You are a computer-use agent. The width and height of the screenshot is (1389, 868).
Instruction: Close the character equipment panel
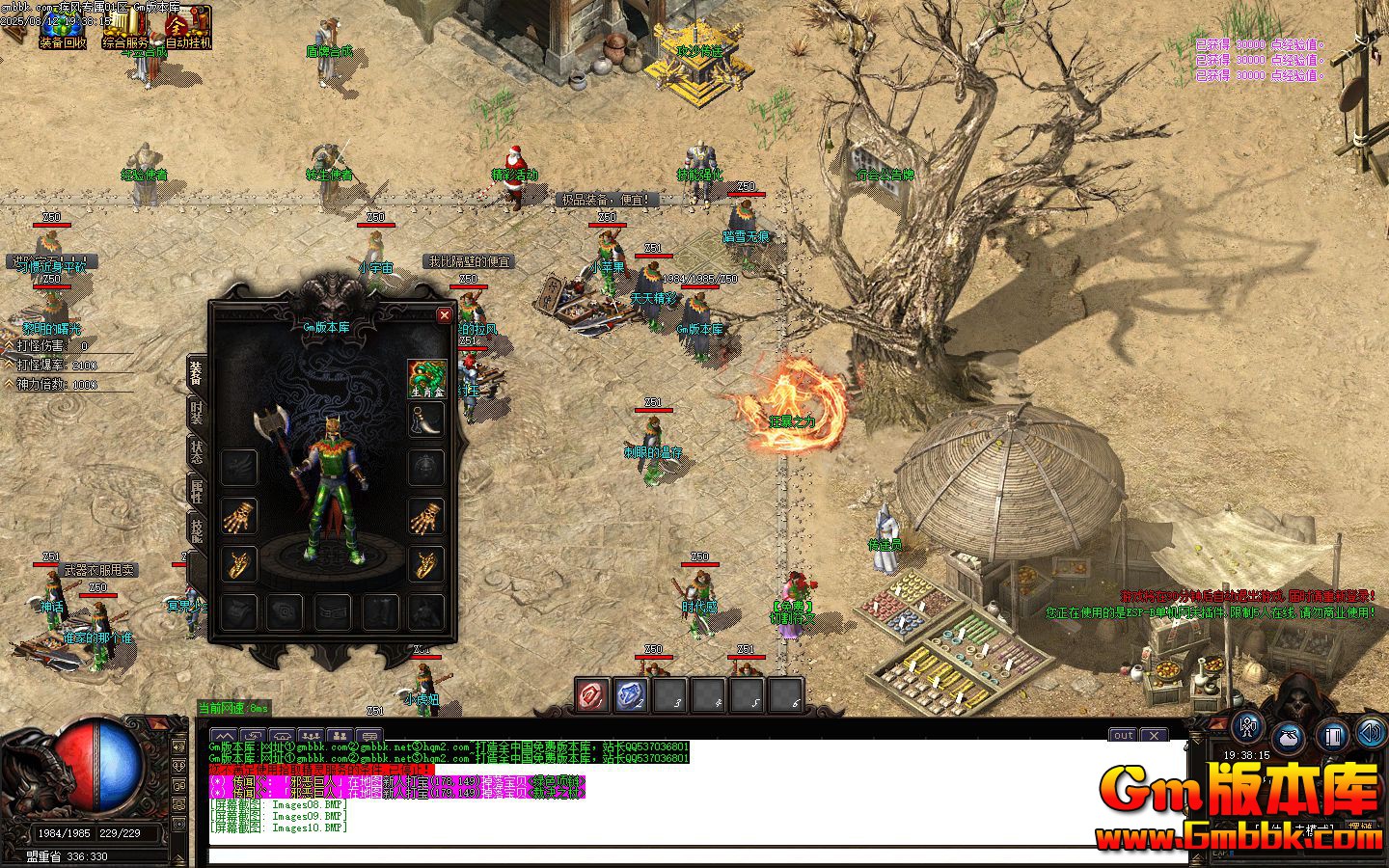coord(444,314)
